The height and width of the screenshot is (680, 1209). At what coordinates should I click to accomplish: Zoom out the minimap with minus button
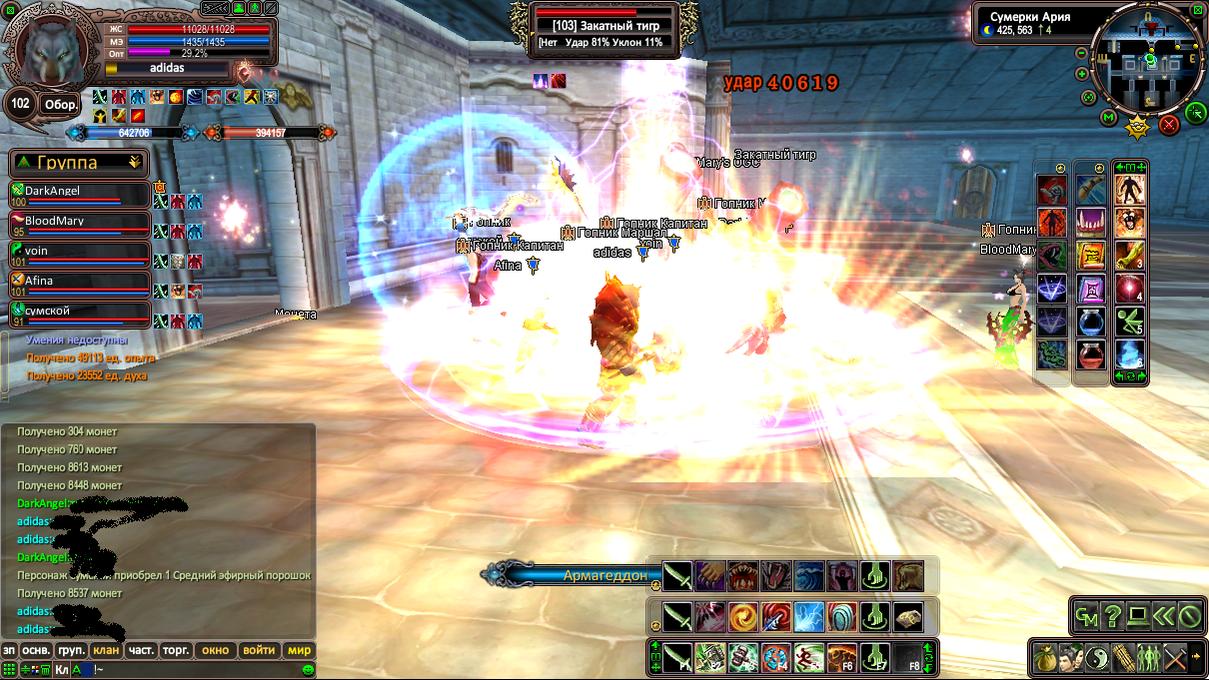[1081, 54]
